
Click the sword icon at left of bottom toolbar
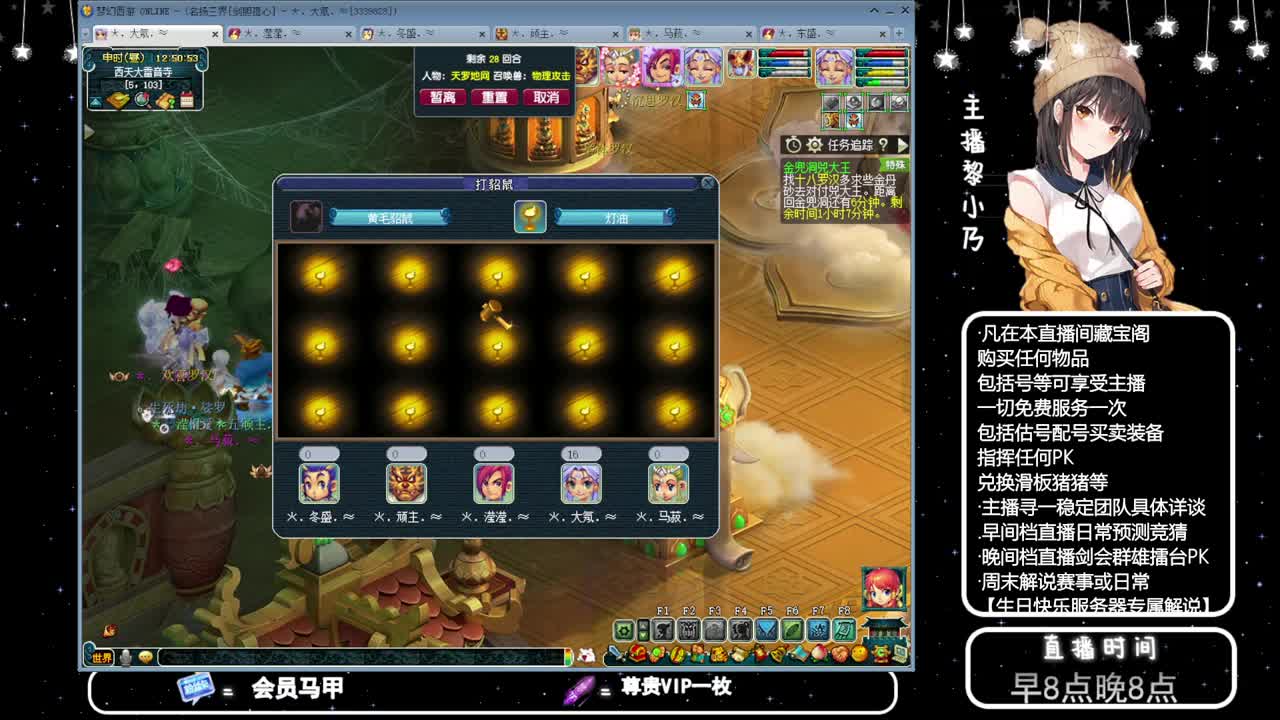[614, 653]
